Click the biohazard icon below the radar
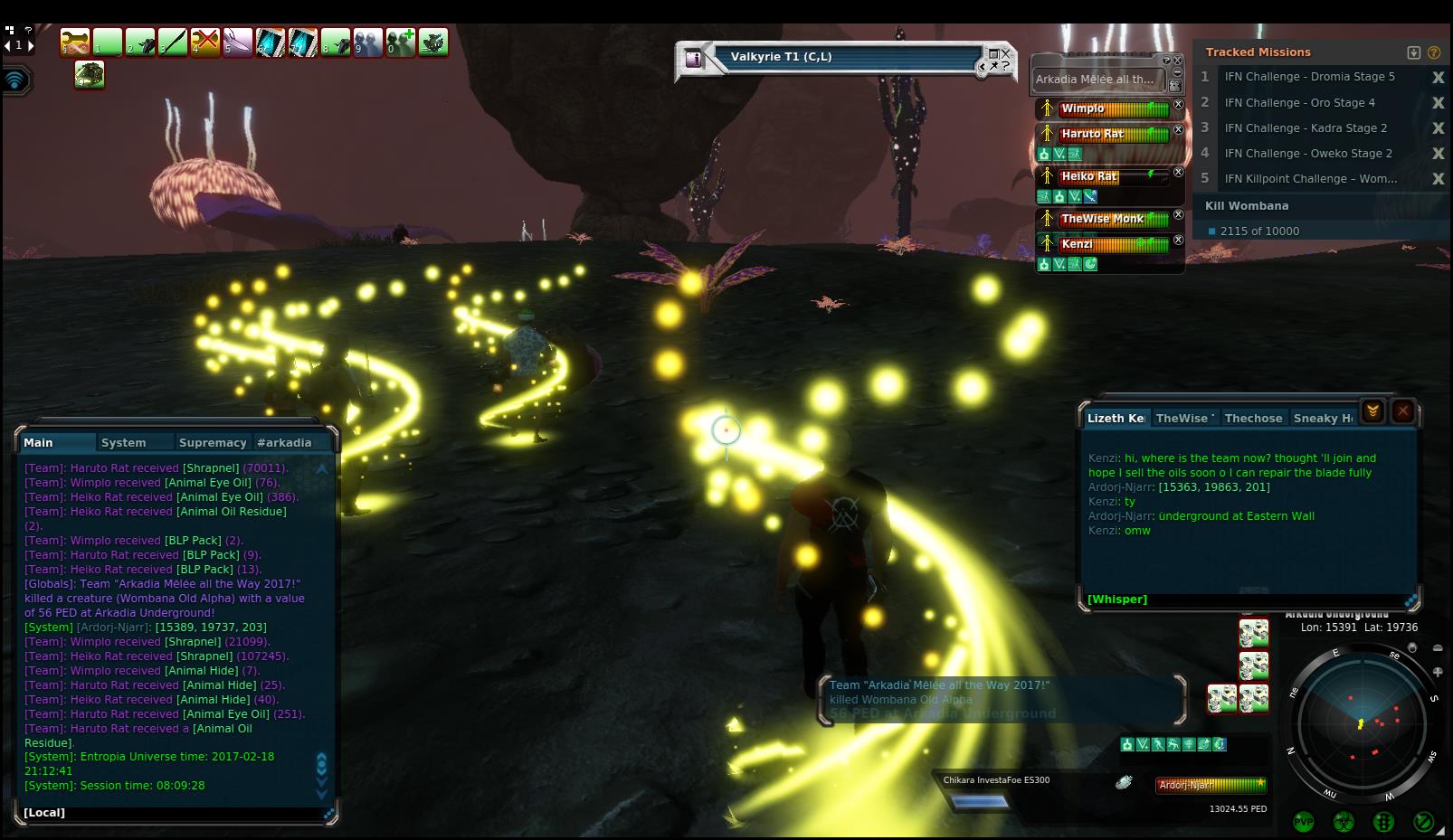Image resolution: width=1453 pixels, height=840 pixels. [1344, 822]
